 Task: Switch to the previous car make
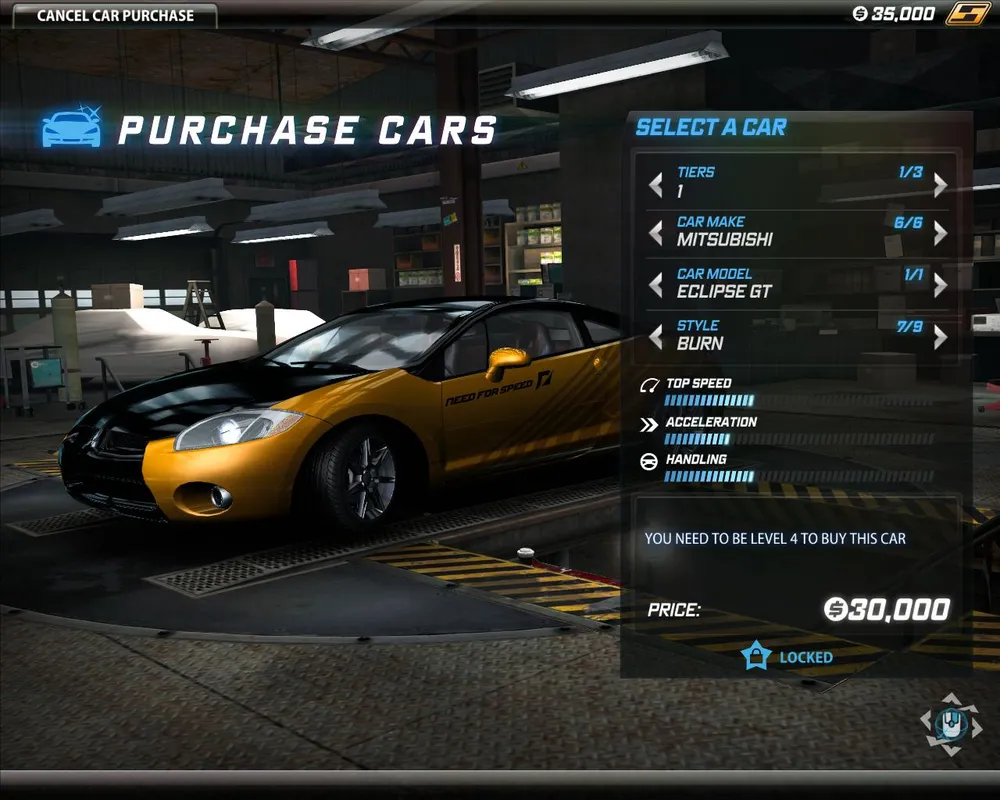pyautogui.click(x=656, y=233)
